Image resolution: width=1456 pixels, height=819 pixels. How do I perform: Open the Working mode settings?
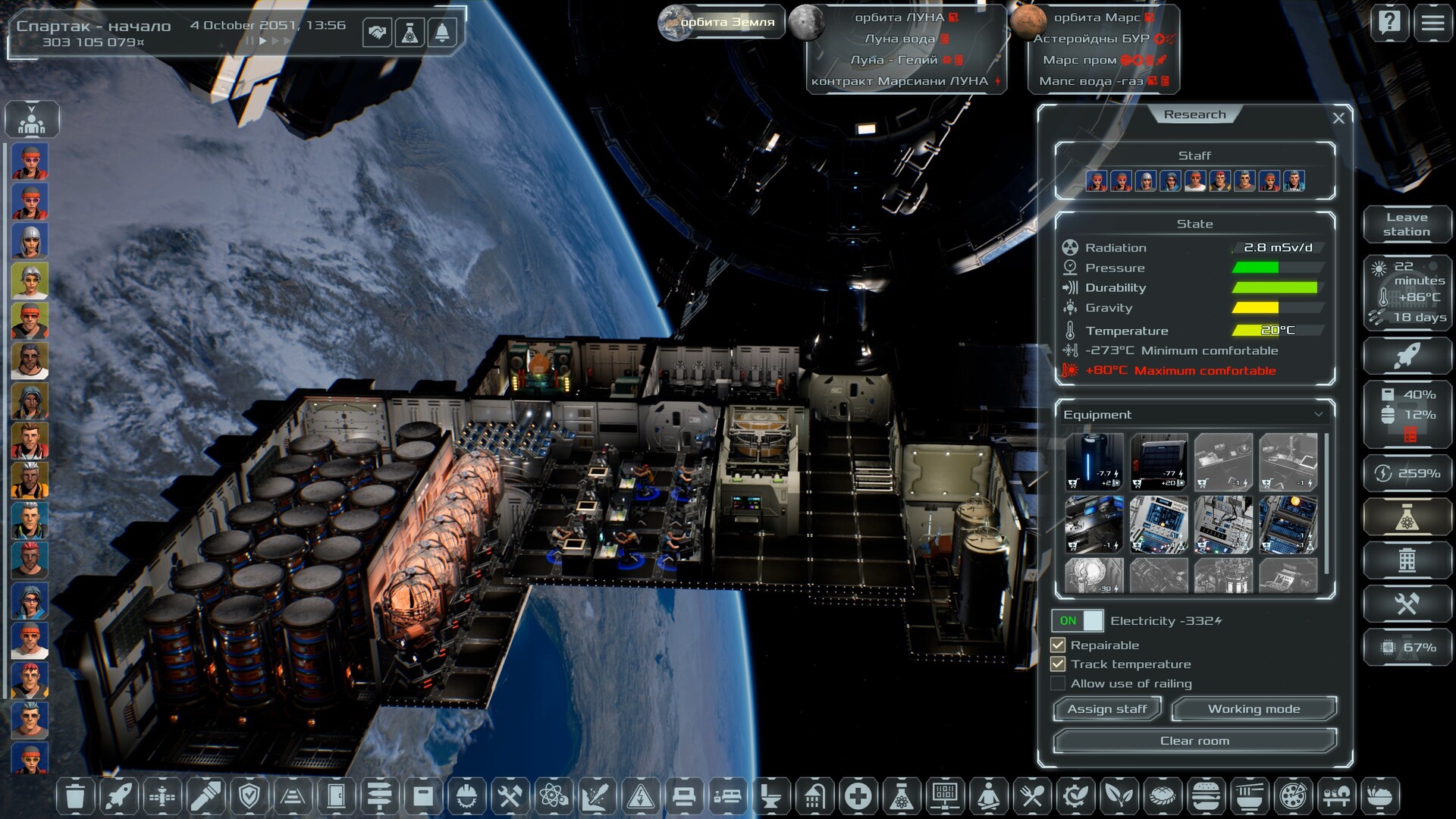(1254, 709)
